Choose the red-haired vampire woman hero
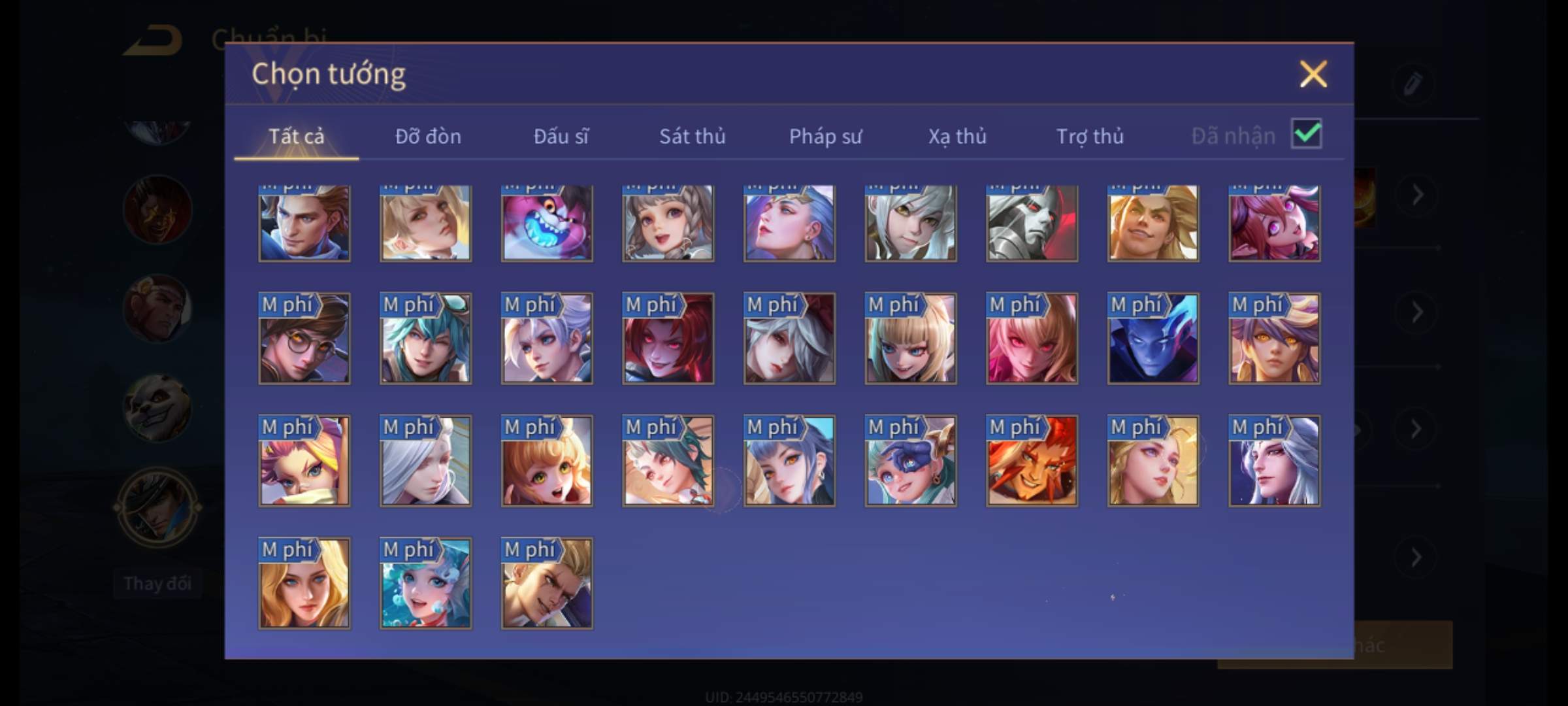The image size is (1568, 706). (668, 338)
